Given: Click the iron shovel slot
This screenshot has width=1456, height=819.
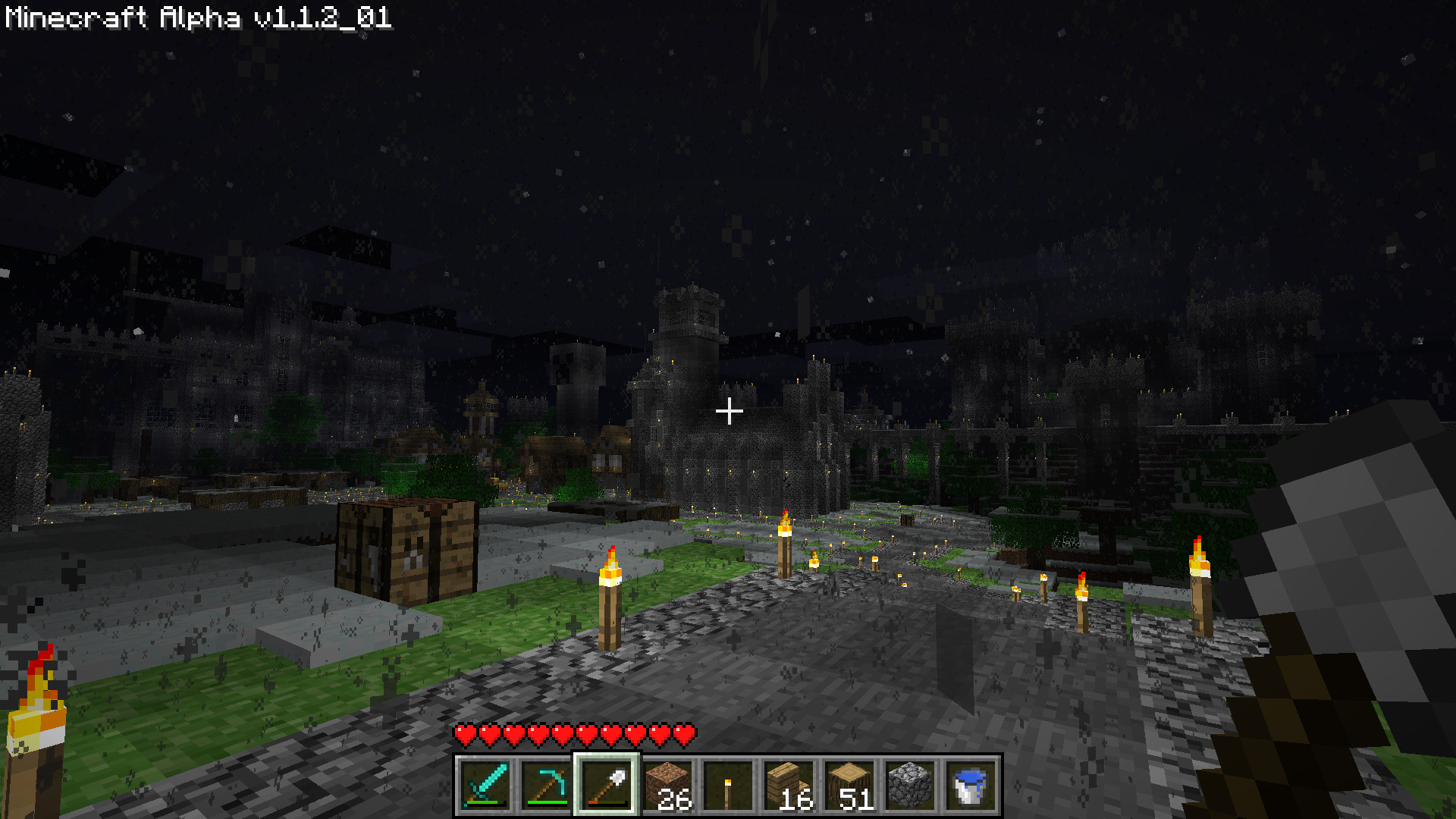Looking at the screenshot, I should 607,785.
